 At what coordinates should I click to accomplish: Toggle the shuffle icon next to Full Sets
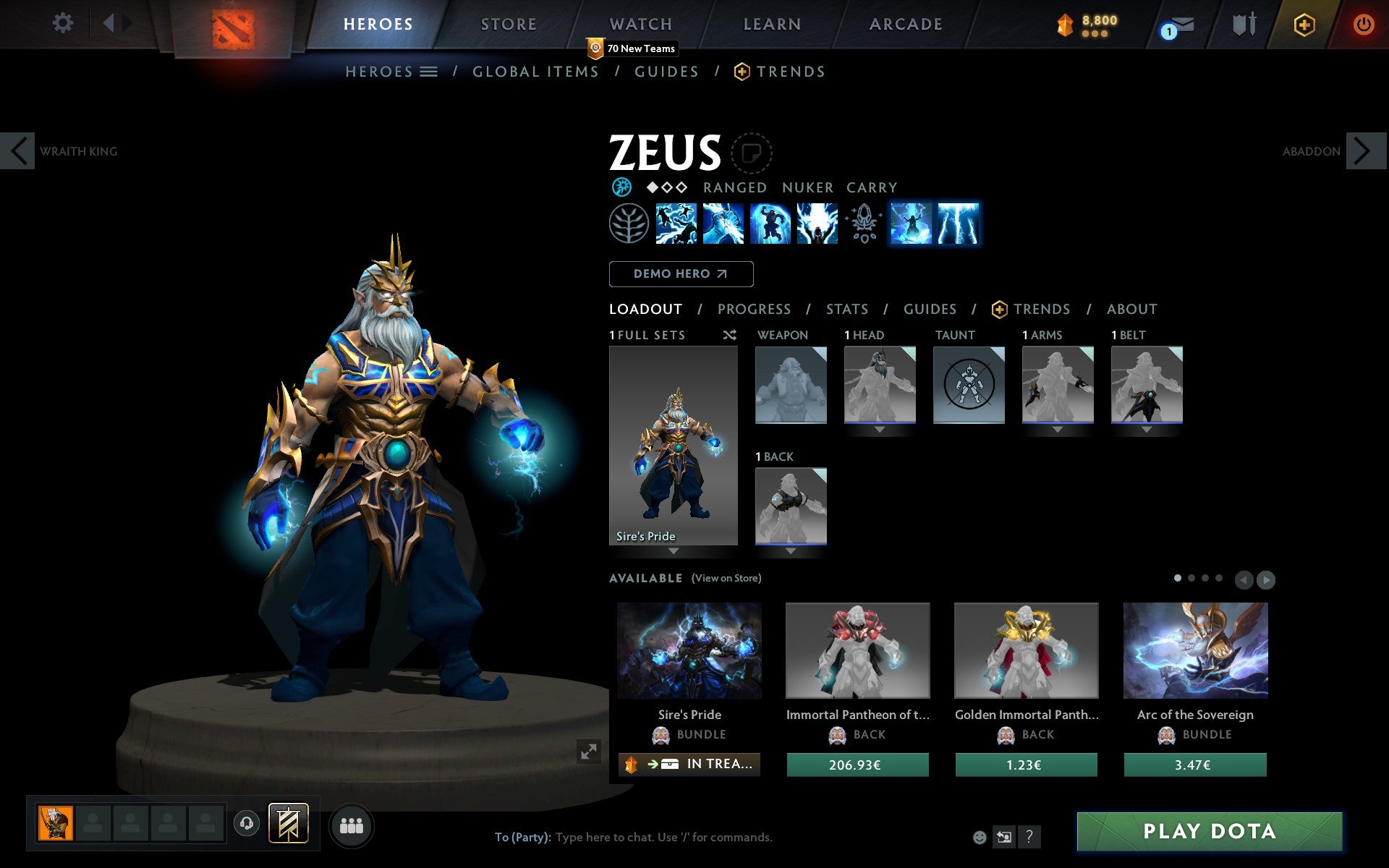tap(729, 335)
